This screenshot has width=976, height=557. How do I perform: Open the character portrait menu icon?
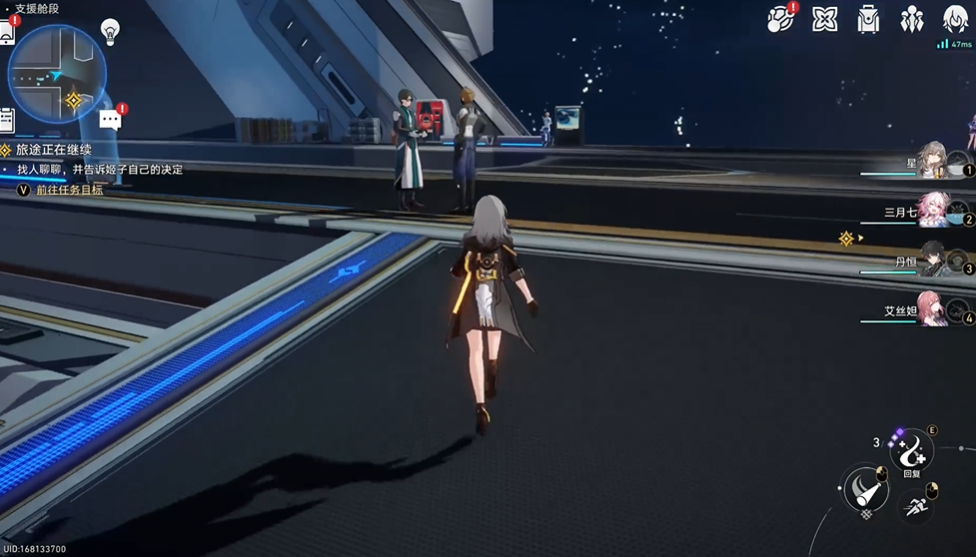[x=955, y=19]
